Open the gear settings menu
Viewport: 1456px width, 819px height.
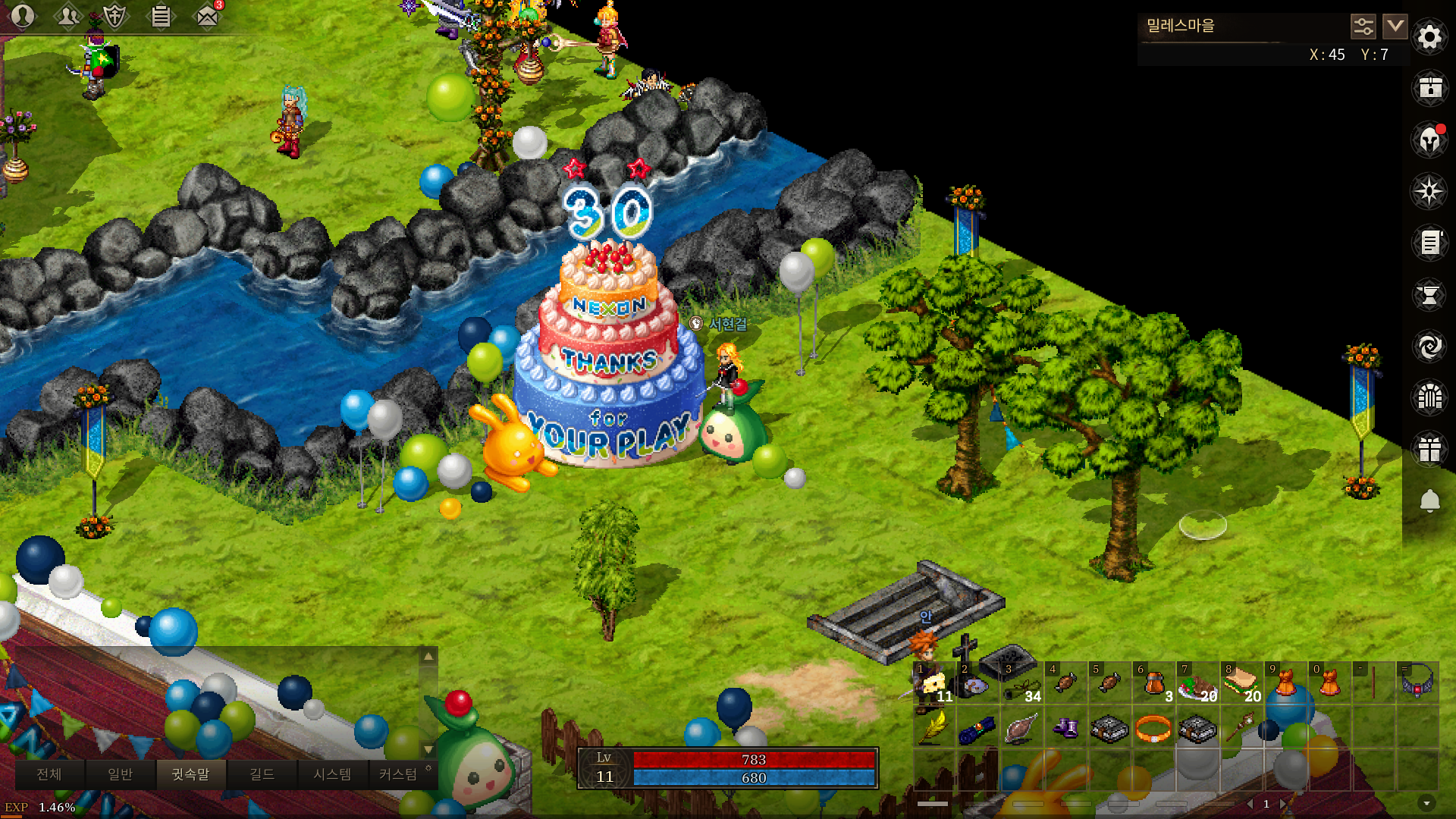[x=1429, y=36]
